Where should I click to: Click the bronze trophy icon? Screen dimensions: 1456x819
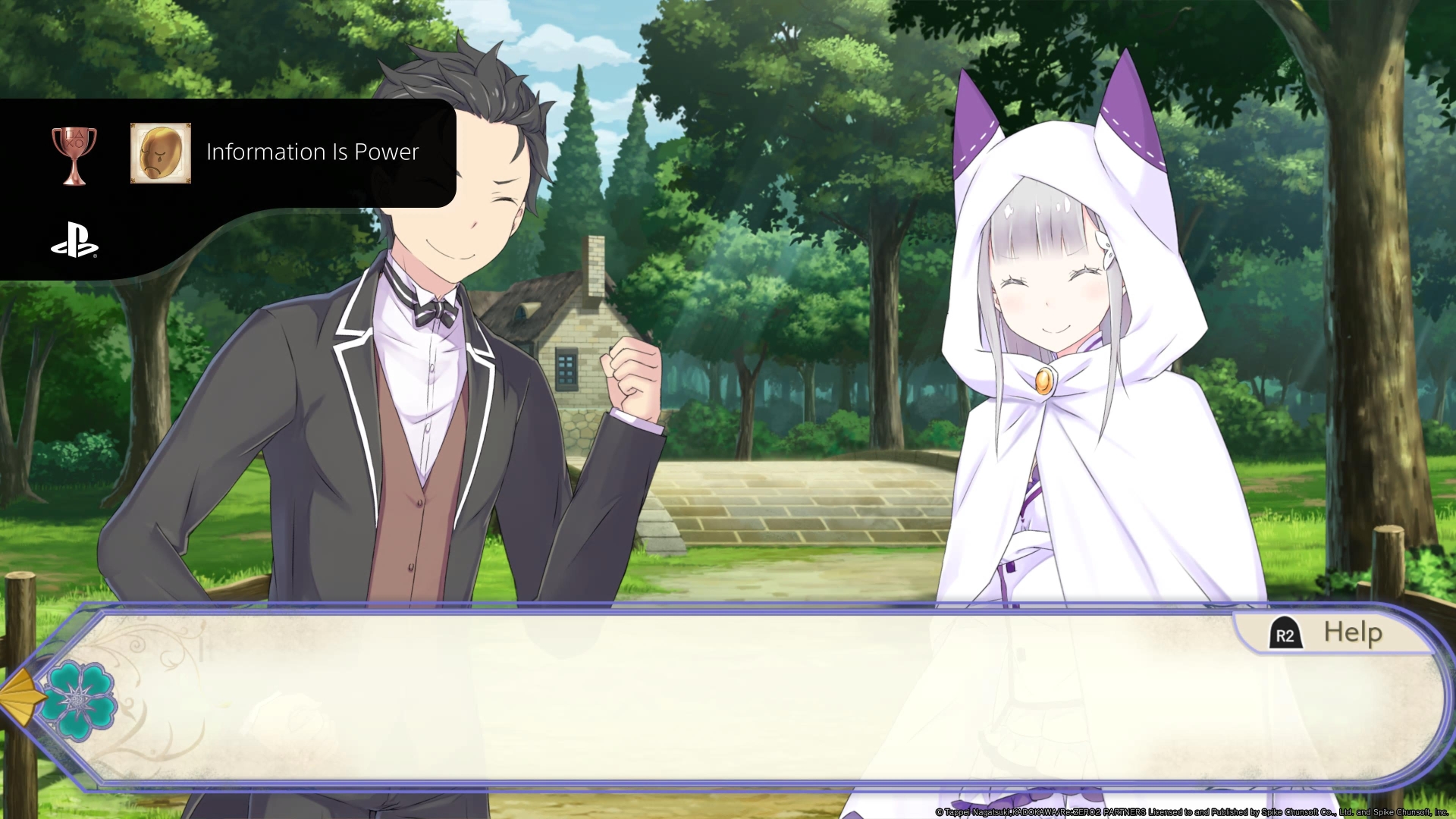(x=75, y=152)
